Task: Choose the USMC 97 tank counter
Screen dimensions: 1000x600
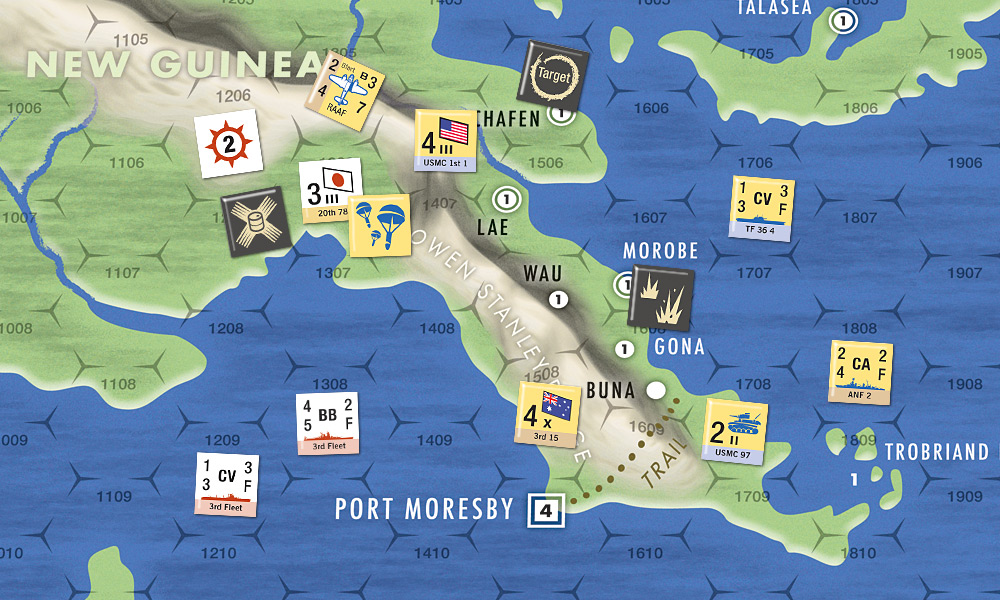Action: [735, 433]
